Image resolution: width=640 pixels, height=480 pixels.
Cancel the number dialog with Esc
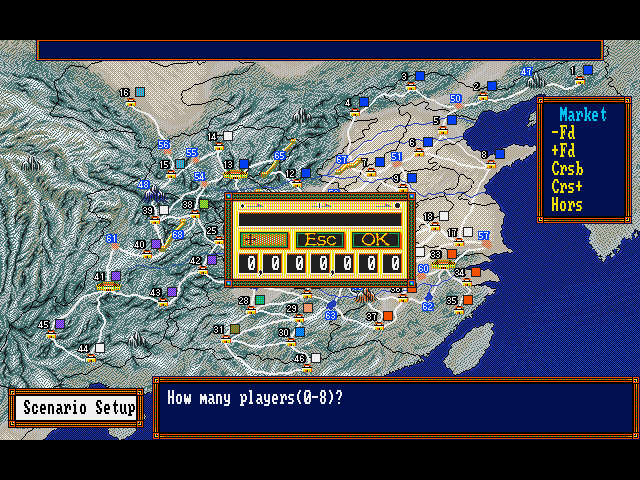pos(320,240)
